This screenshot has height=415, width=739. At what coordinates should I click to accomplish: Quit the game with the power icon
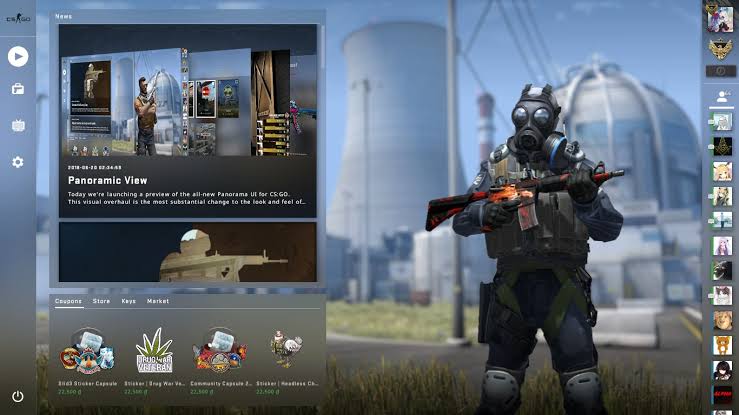[18, 396]
